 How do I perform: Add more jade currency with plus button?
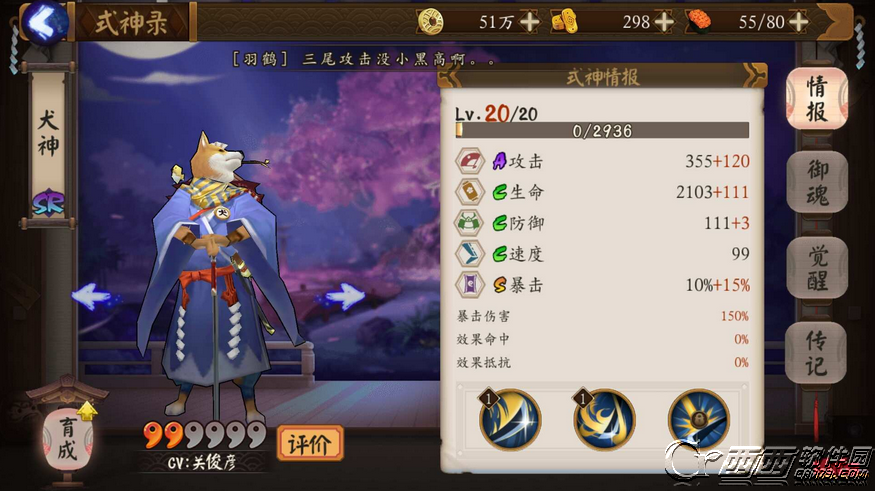coord(664,21)
